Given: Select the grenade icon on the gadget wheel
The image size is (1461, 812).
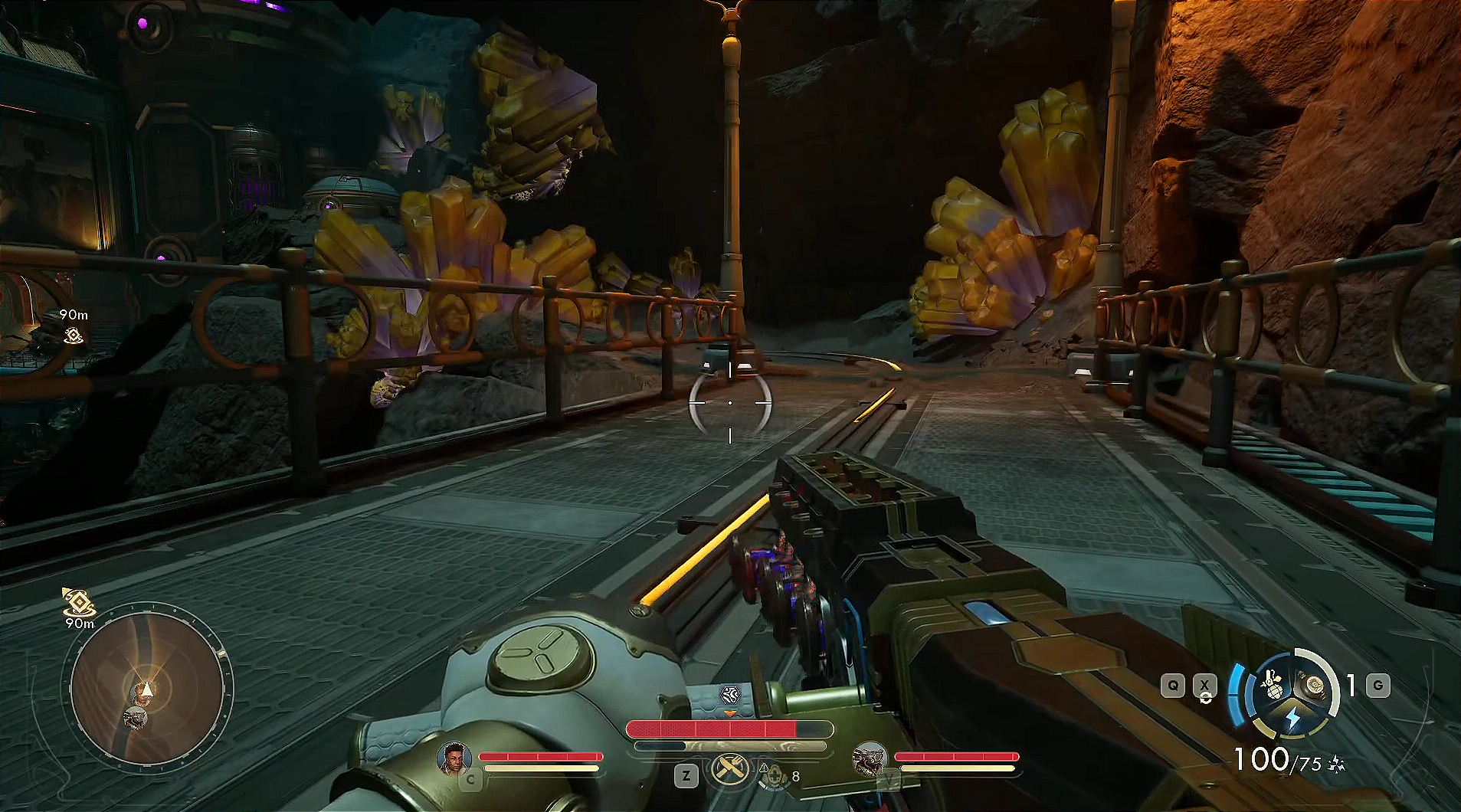Looking at the screenshot, I should pos(1274,686).
